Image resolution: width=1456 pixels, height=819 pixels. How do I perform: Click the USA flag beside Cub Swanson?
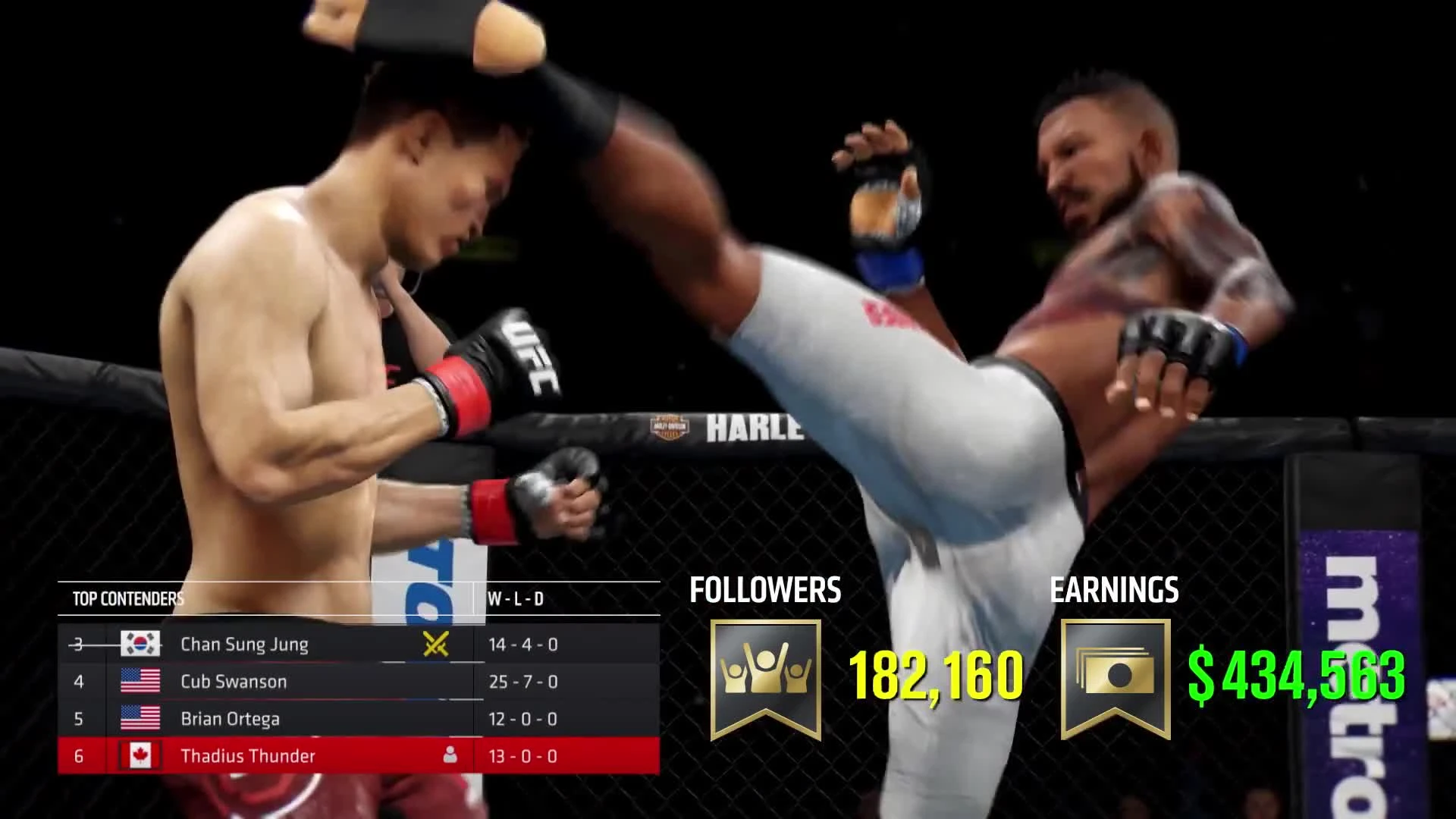click(x=140, y=681)
